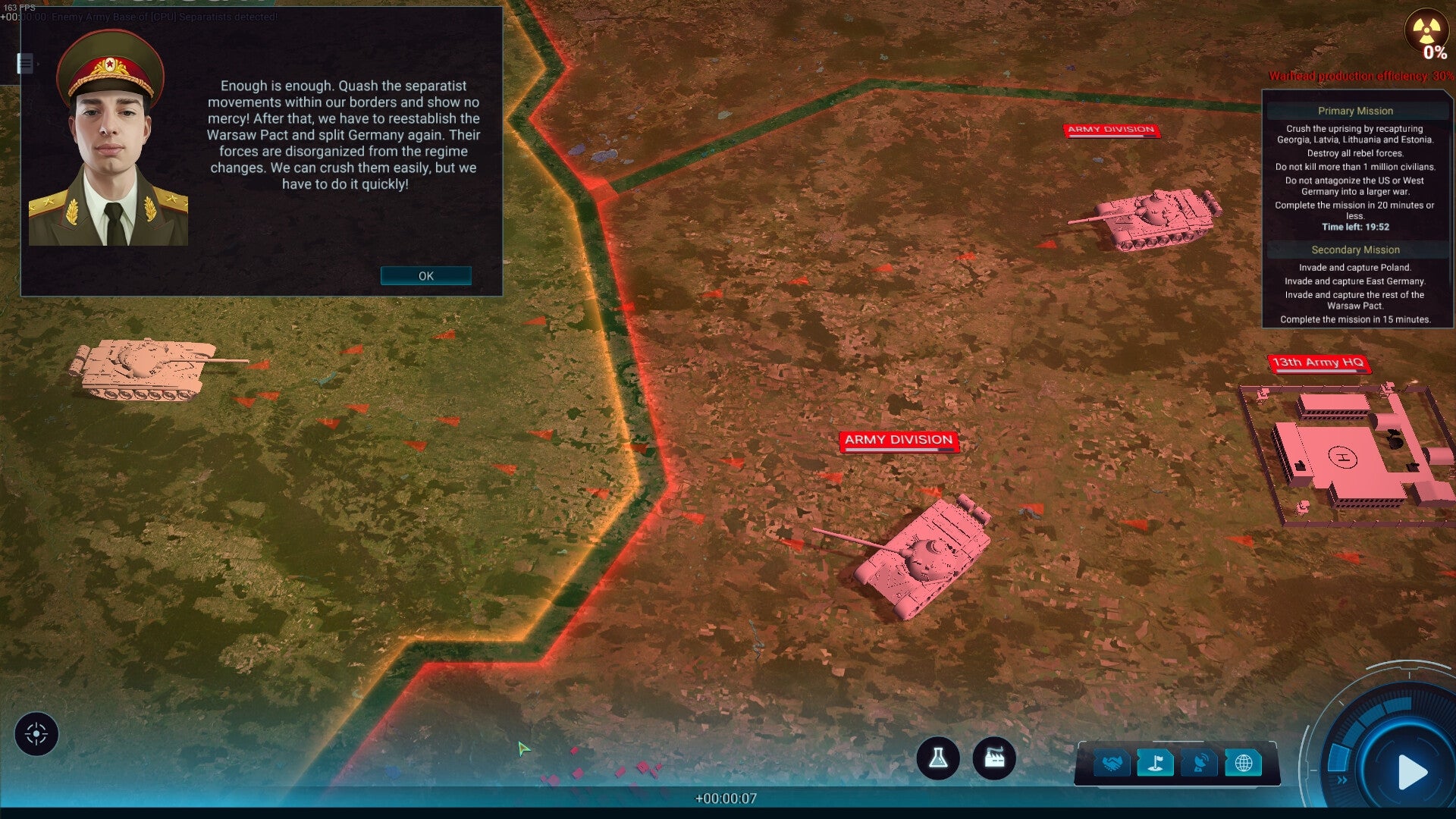1456x819 pixels.
Task: Open the research panel via the flask icon
Action: [x=938, y=758]
